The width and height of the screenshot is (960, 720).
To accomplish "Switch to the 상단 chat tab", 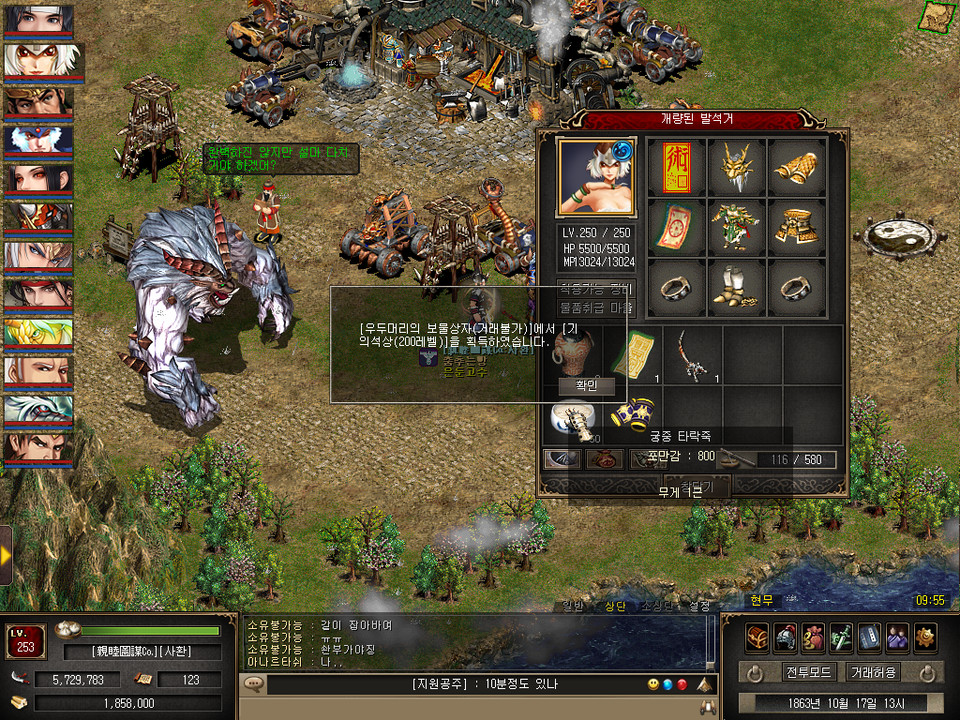I will [614, 605].
